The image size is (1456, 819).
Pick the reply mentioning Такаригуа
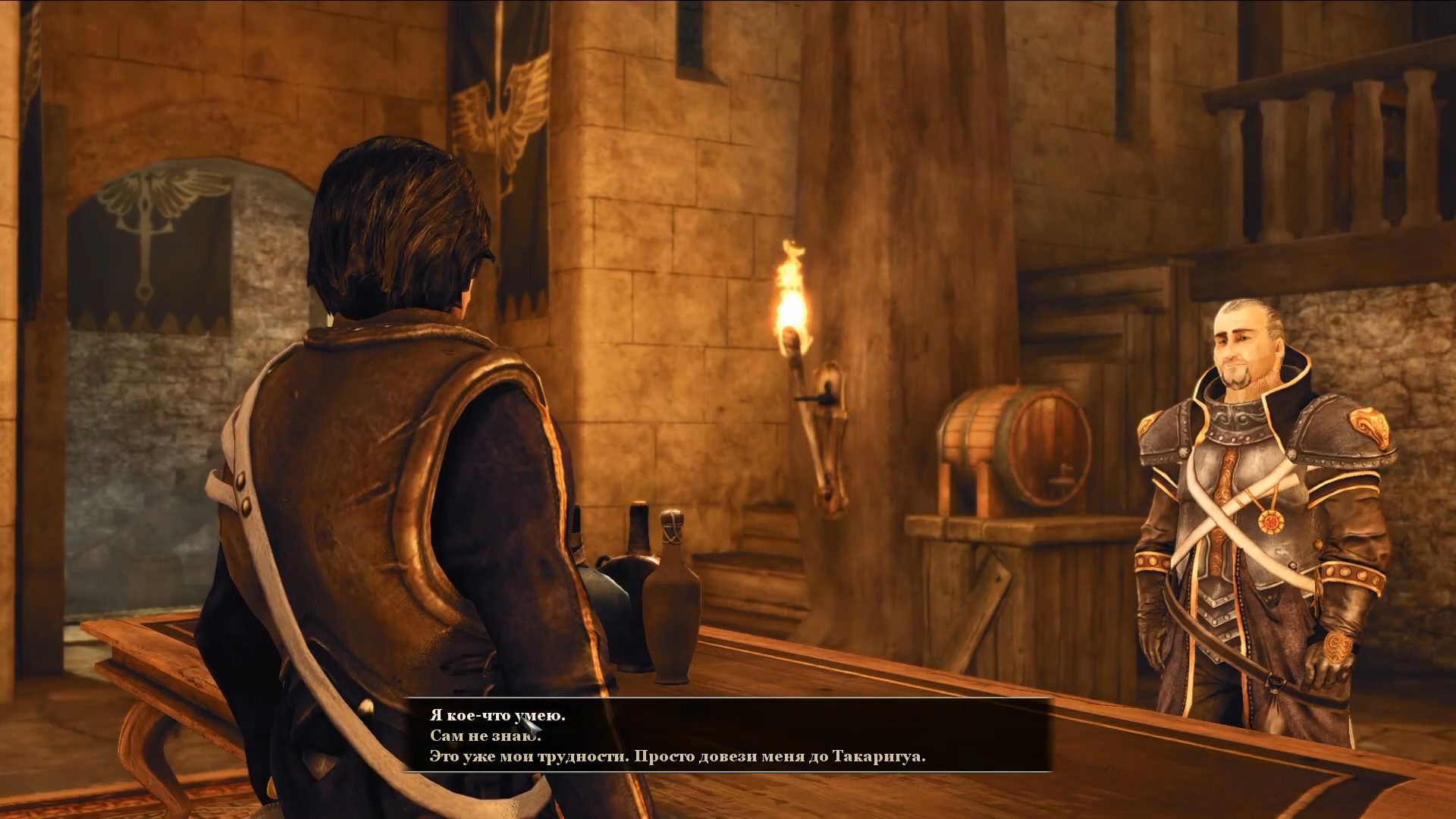(x=677, y=757)
